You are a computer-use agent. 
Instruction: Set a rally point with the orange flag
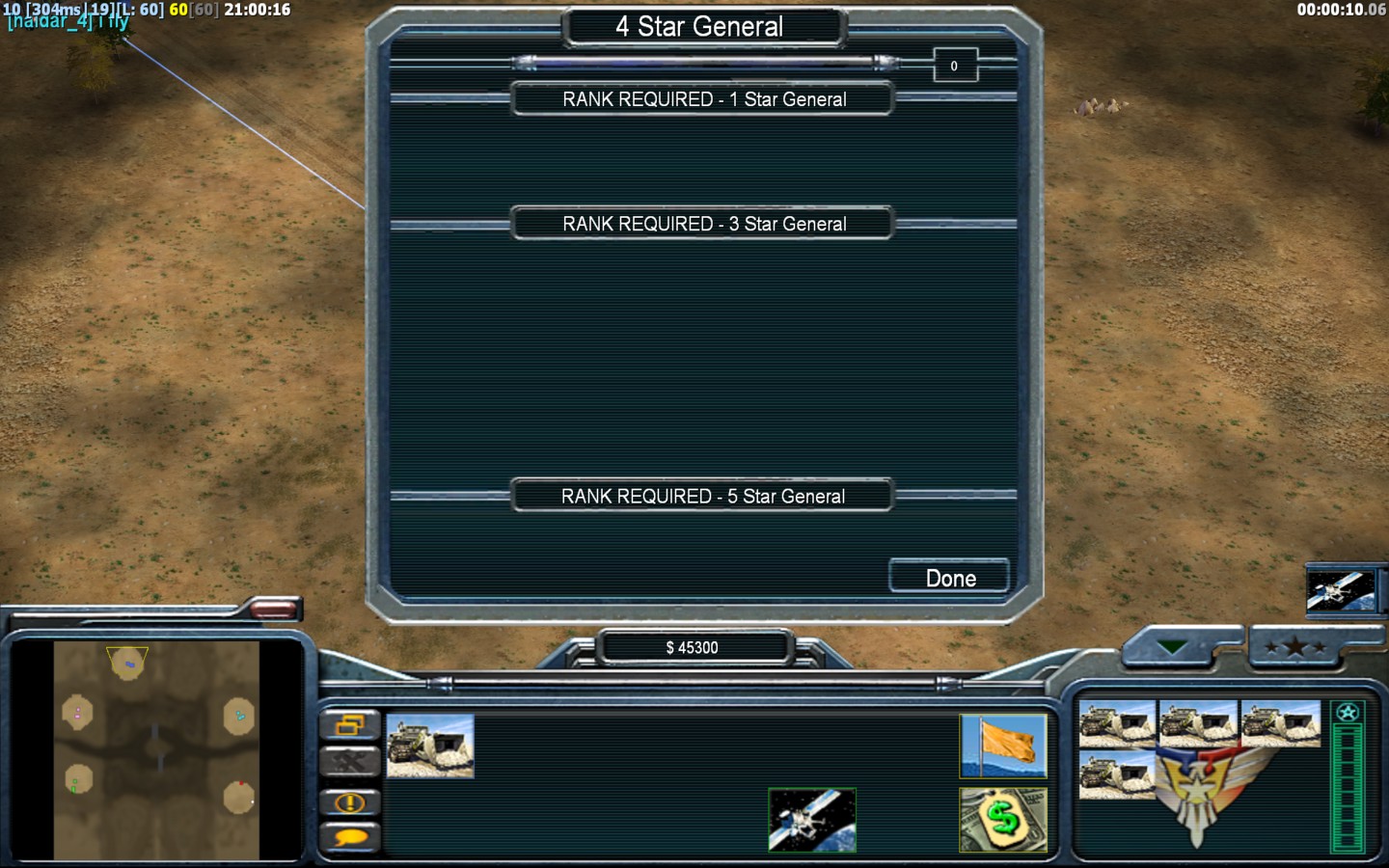(x=1003, y=746)
